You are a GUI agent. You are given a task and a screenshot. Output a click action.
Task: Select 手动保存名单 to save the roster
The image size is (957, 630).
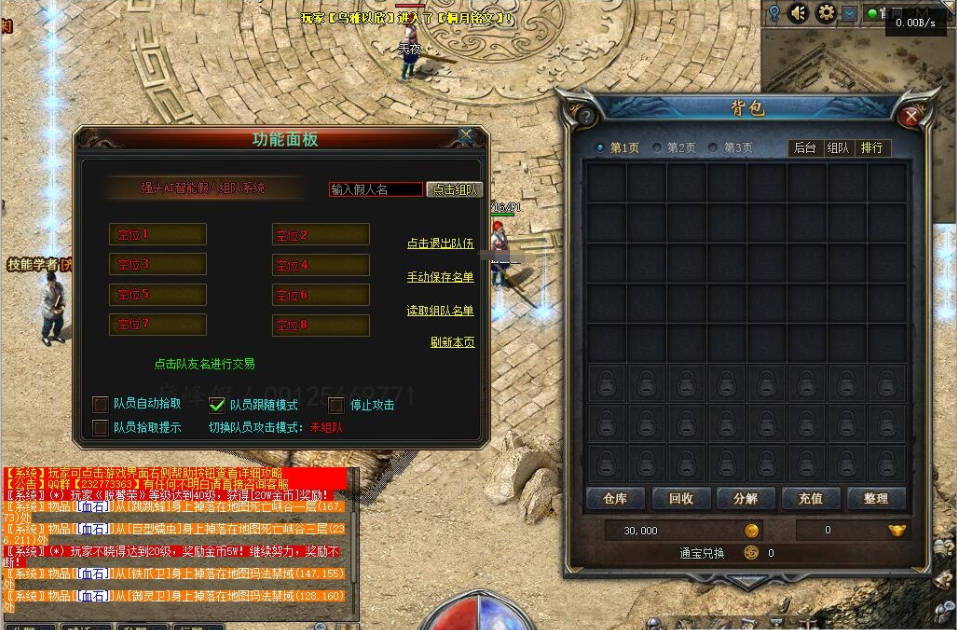click(440, 277)
